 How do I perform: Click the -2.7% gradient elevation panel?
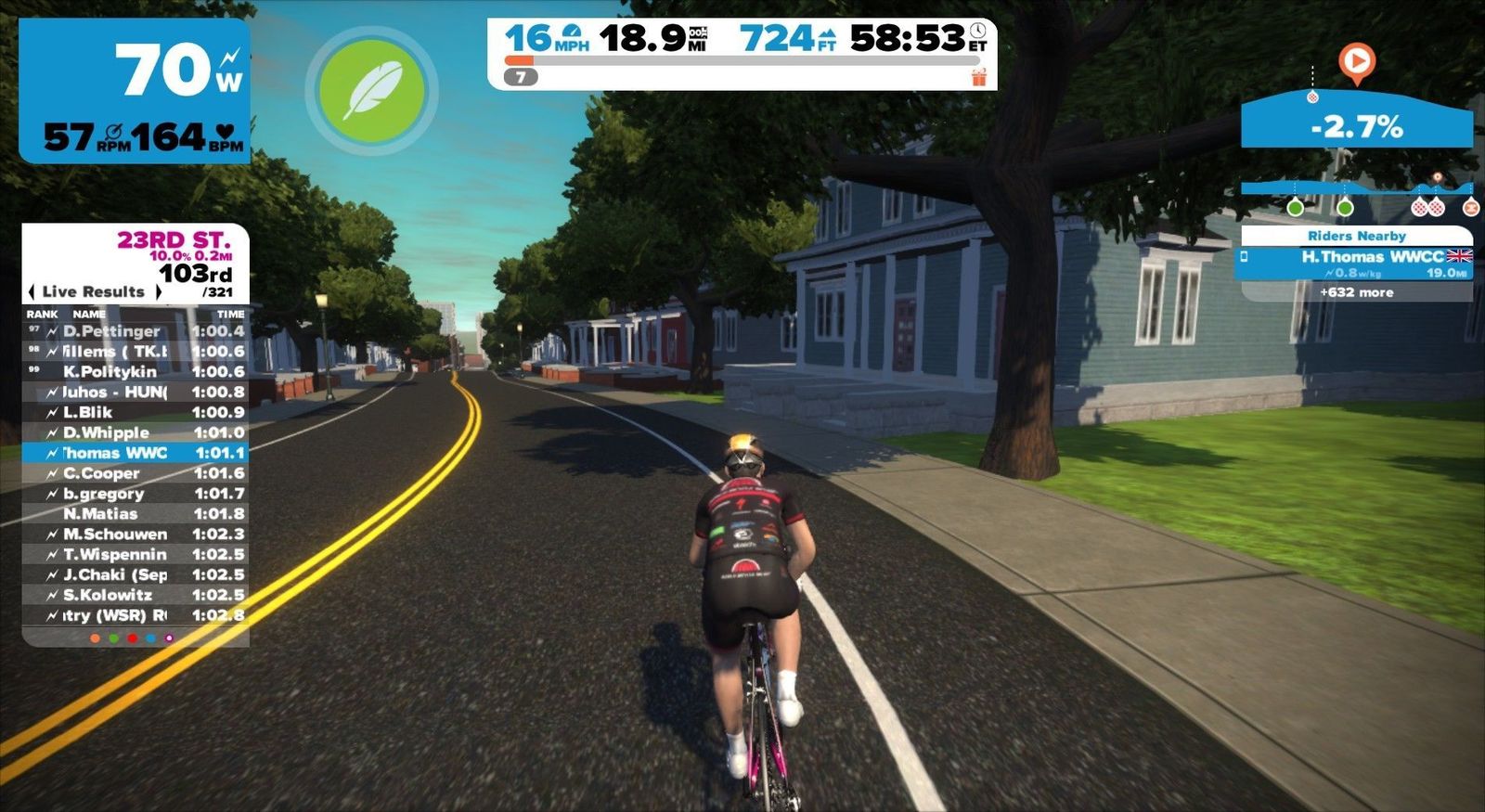[x=1356, y=125]
